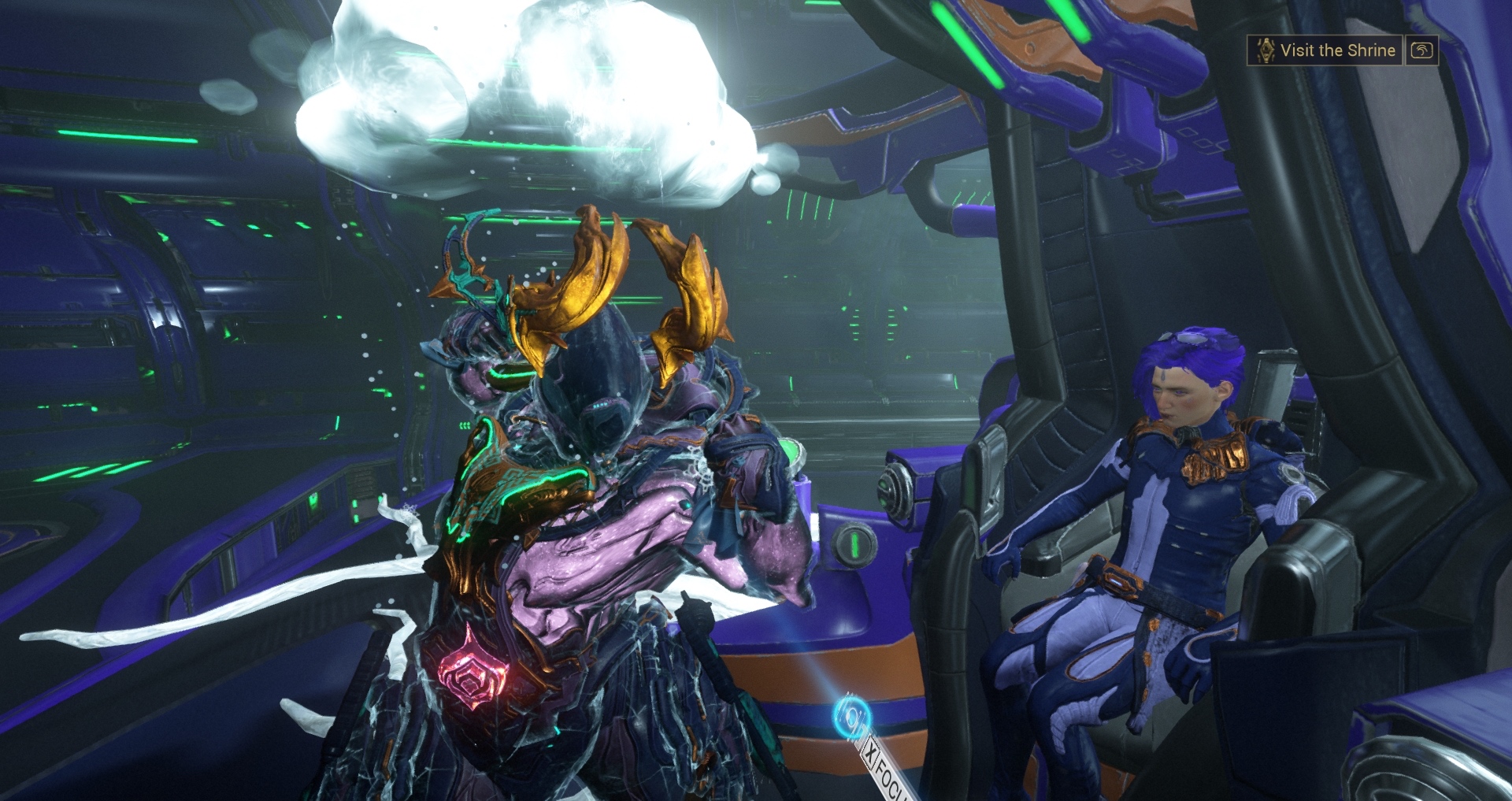
Task: Select the swirl icon button beside Visit the Shrine
Action: coord(1421,50)
